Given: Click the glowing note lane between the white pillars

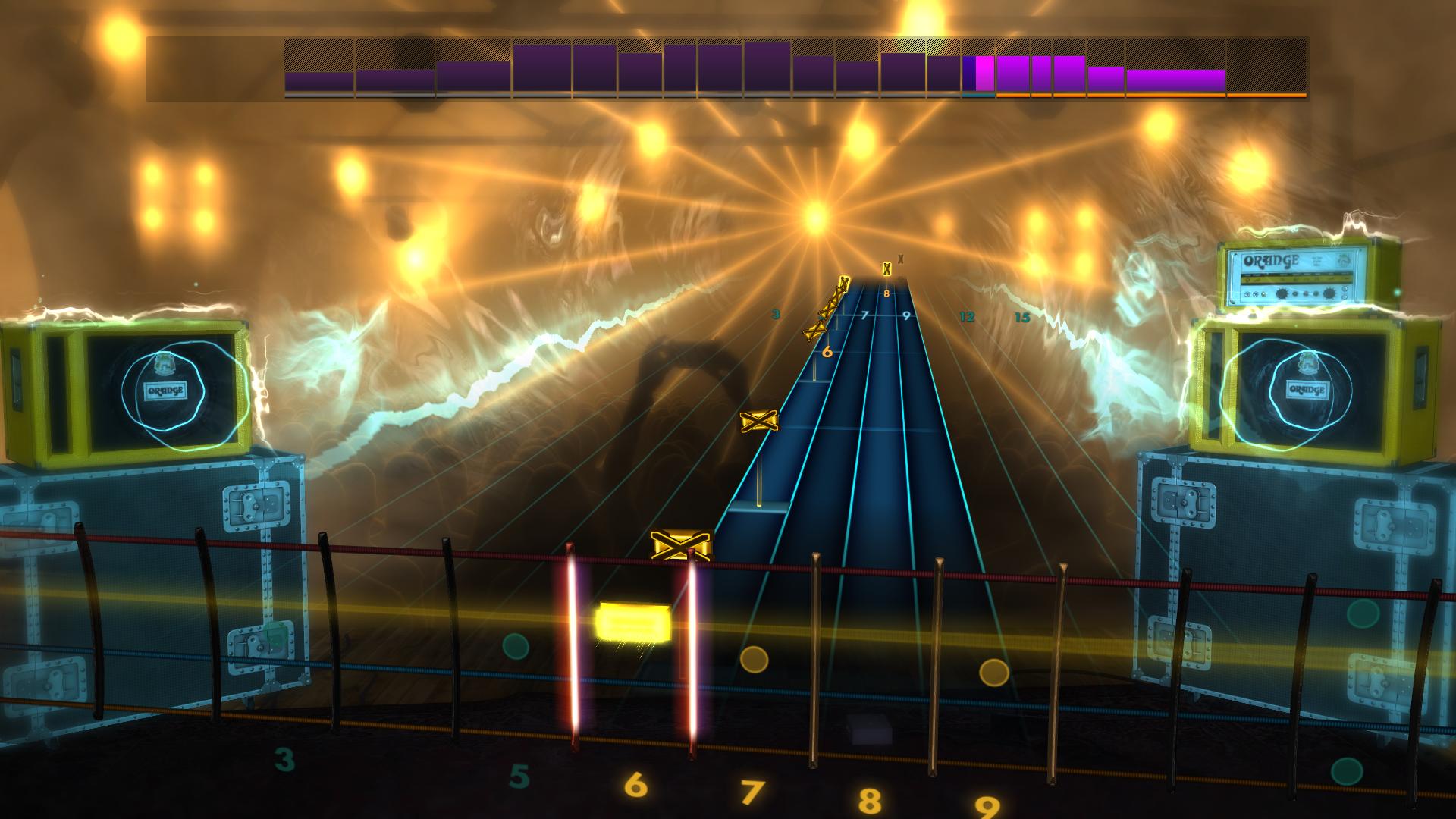Looking at the screenshot, I should [633, 645].
